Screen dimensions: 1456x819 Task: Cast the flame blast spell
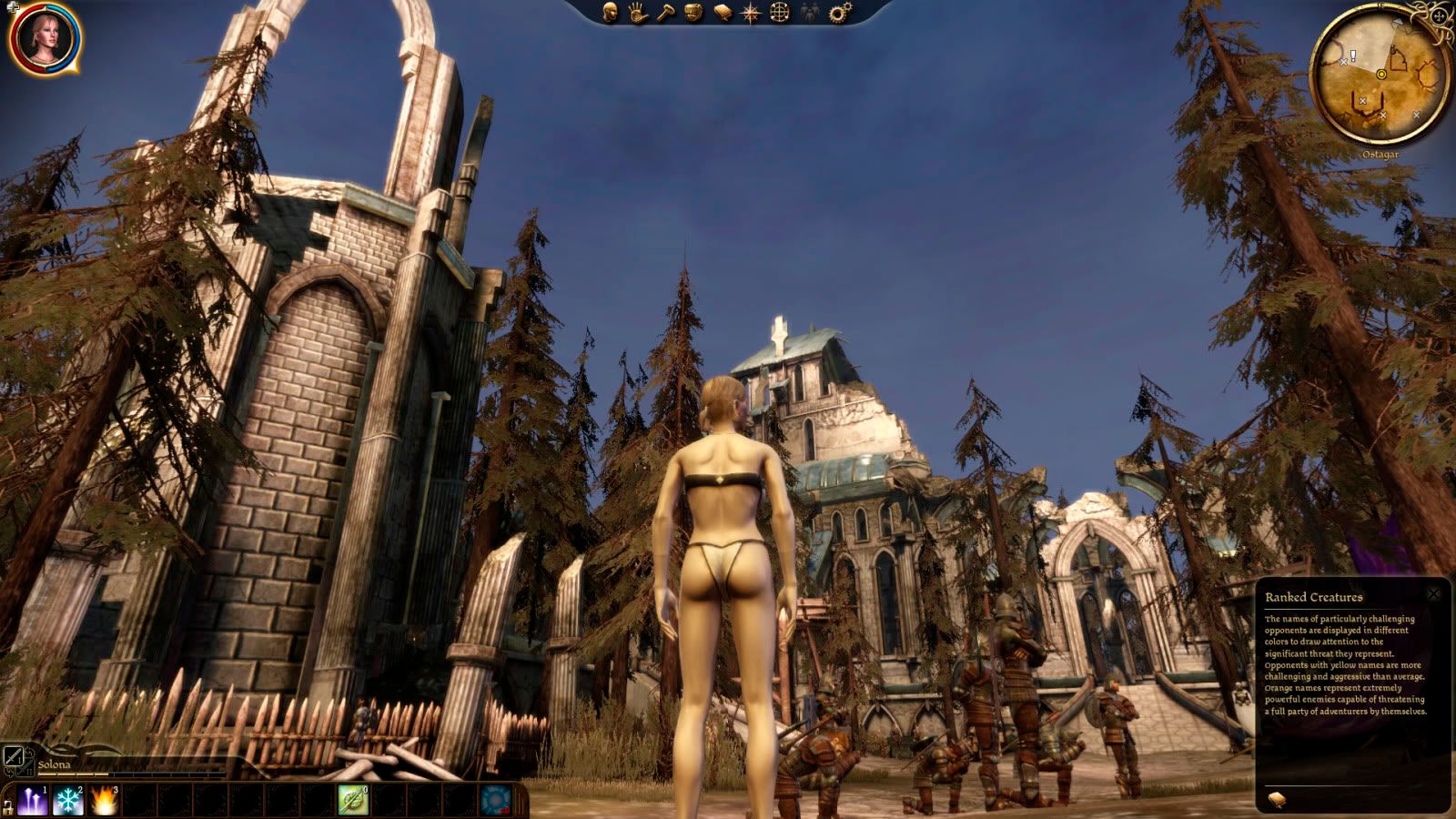click(104, 801)
